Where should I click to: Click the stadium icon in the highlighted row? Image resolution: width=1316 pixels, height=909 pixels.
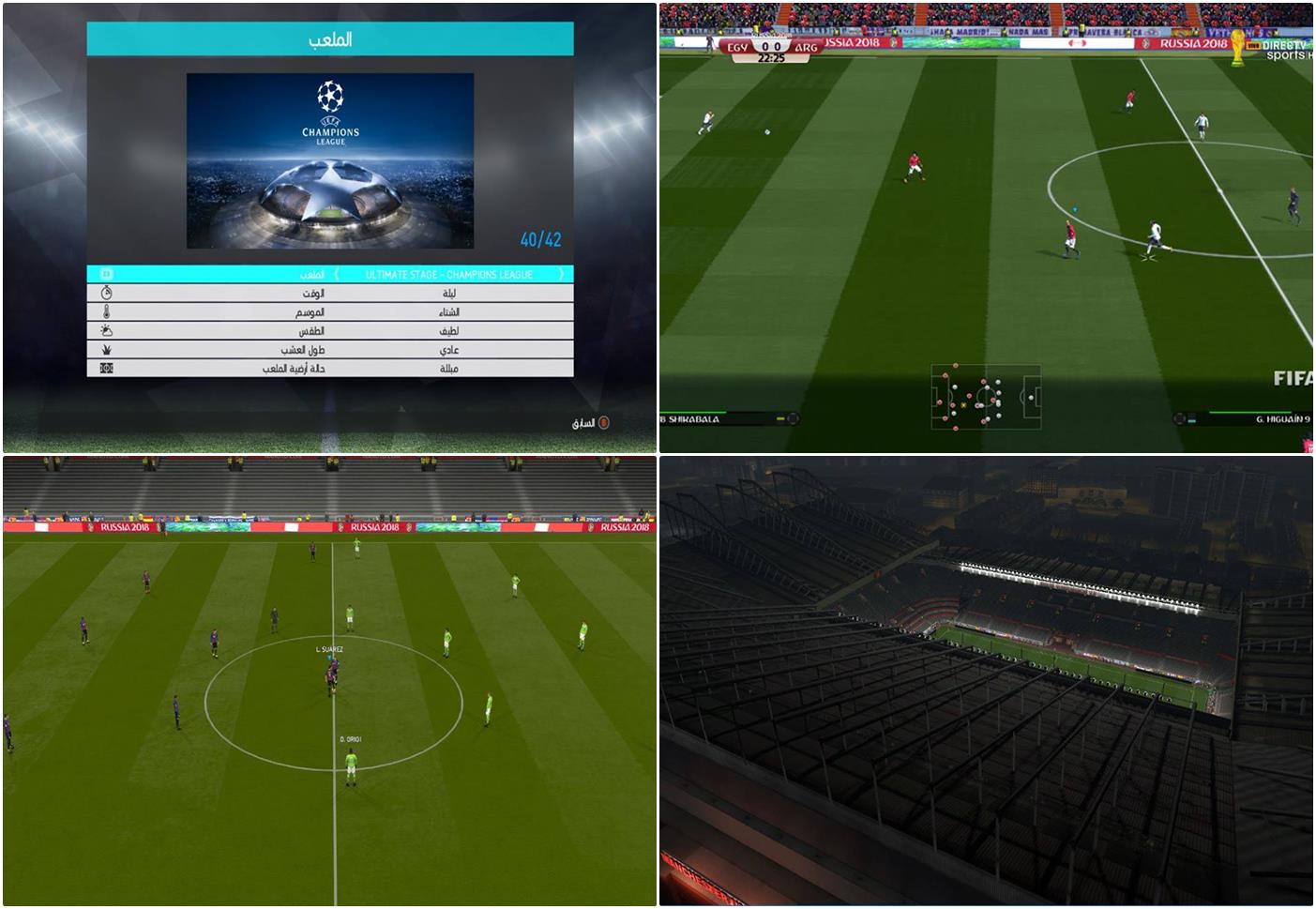[x=105, y=275]
